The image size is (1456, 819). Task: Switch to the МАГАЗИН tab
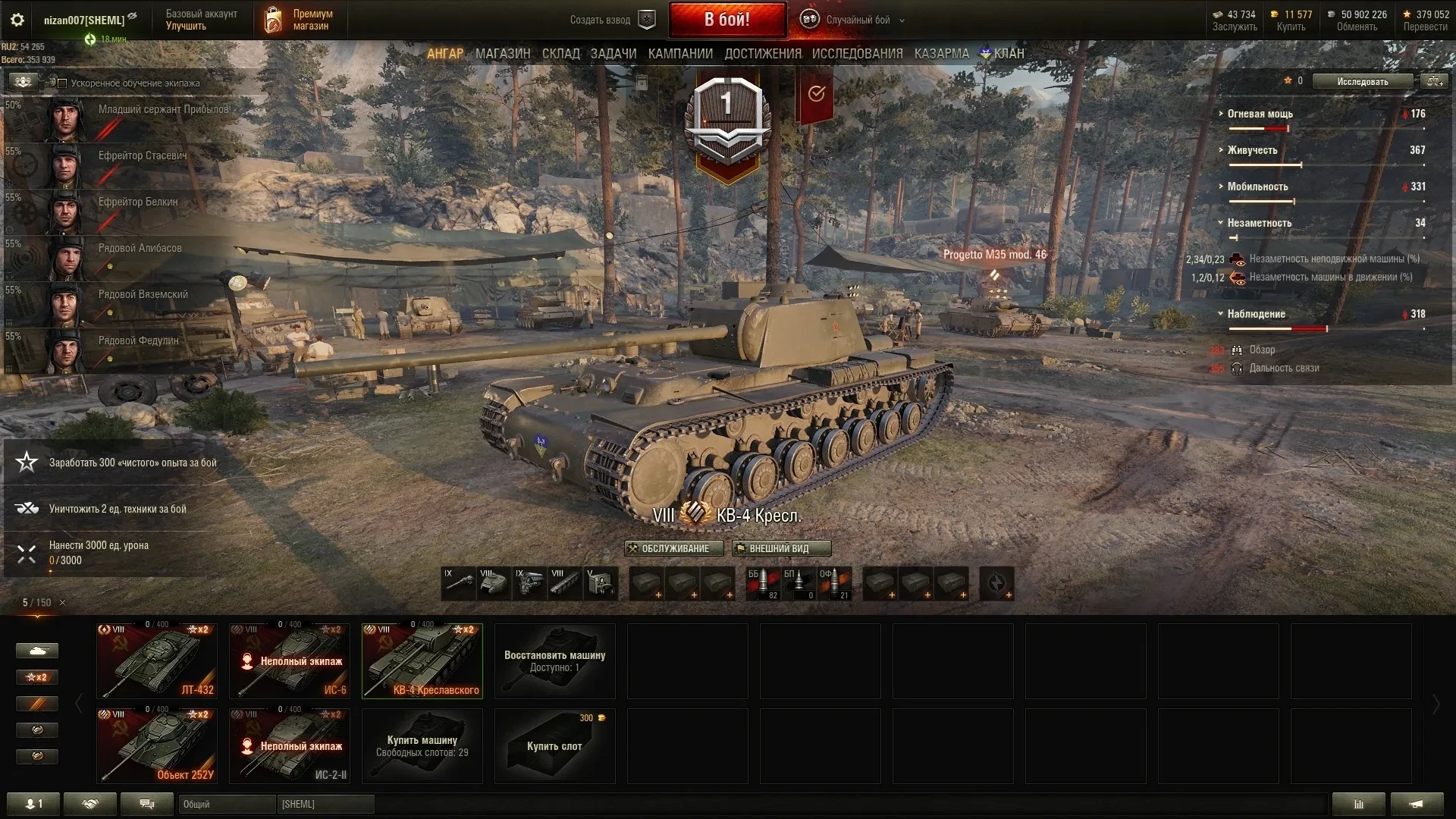click(x=503, y=54)
